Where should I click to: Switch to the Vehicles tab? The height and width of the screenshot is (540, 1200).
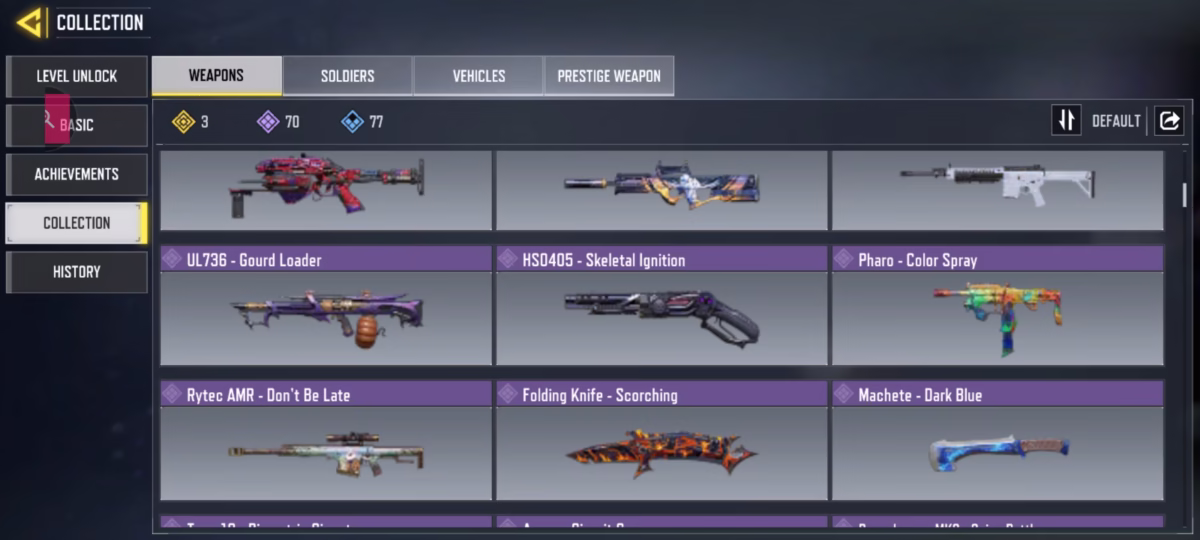[478, 76]
